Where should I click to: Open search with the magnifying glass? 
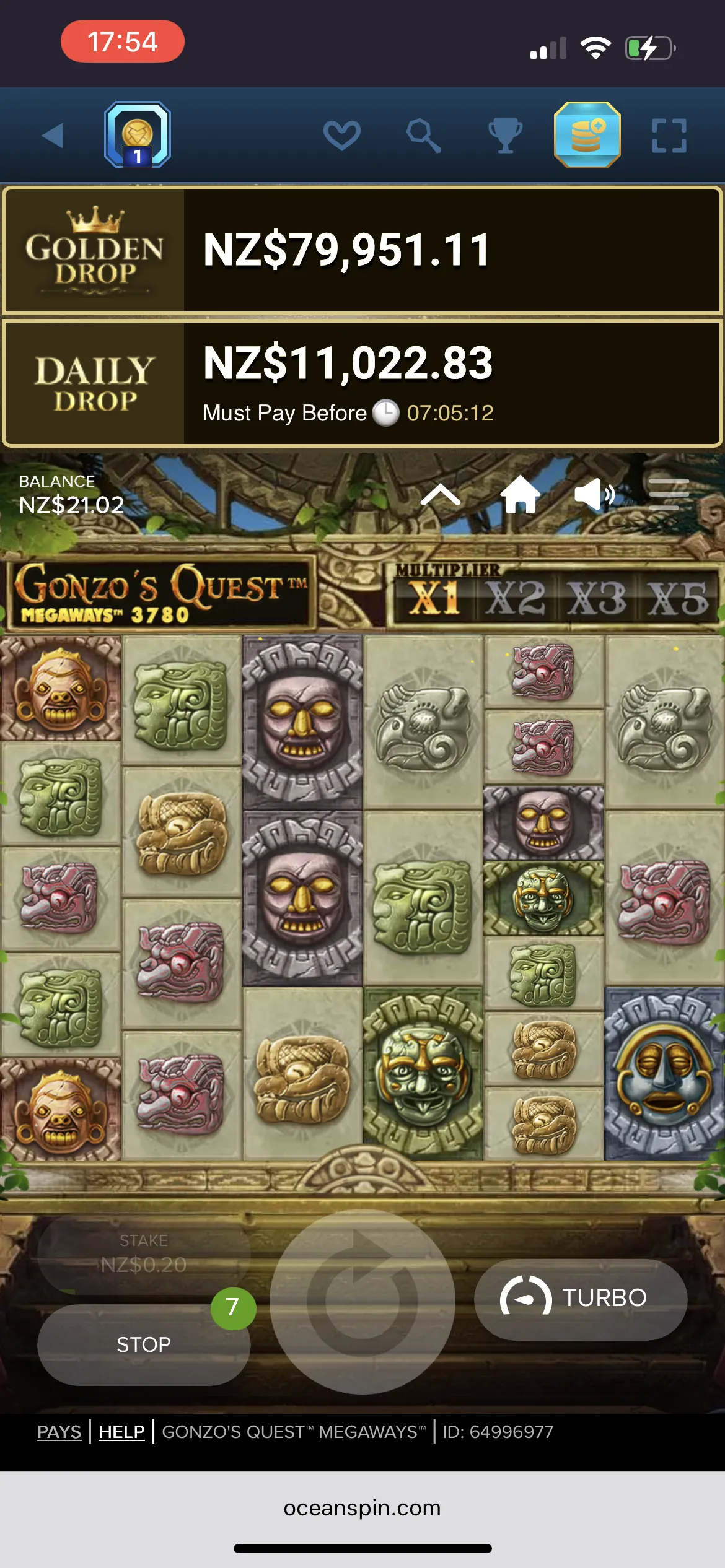(x=423, y=136)
